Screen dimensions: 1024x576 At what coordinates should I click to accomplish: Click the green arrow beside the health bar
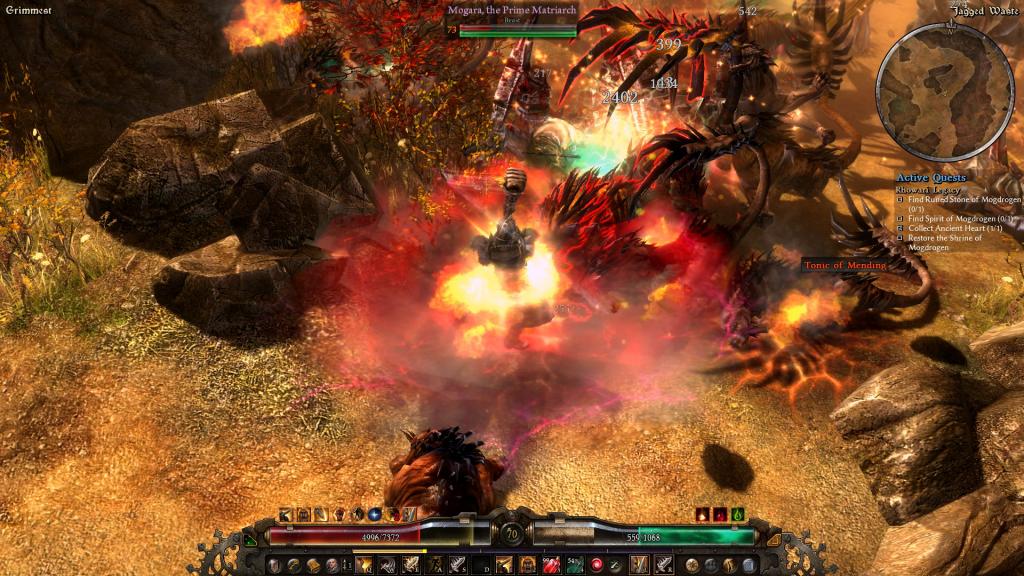[x=250, y=539]
